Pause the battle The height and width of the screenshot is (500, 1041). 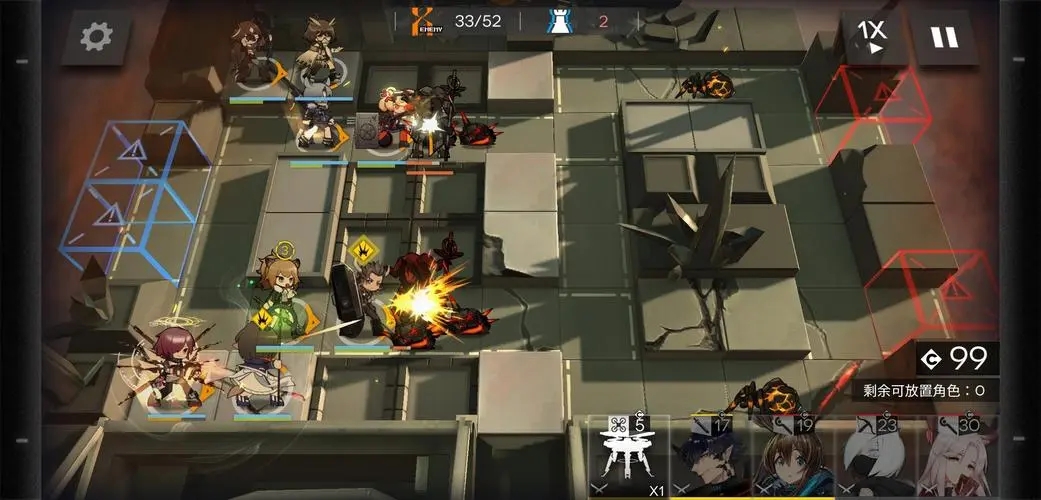coord(943,37)
